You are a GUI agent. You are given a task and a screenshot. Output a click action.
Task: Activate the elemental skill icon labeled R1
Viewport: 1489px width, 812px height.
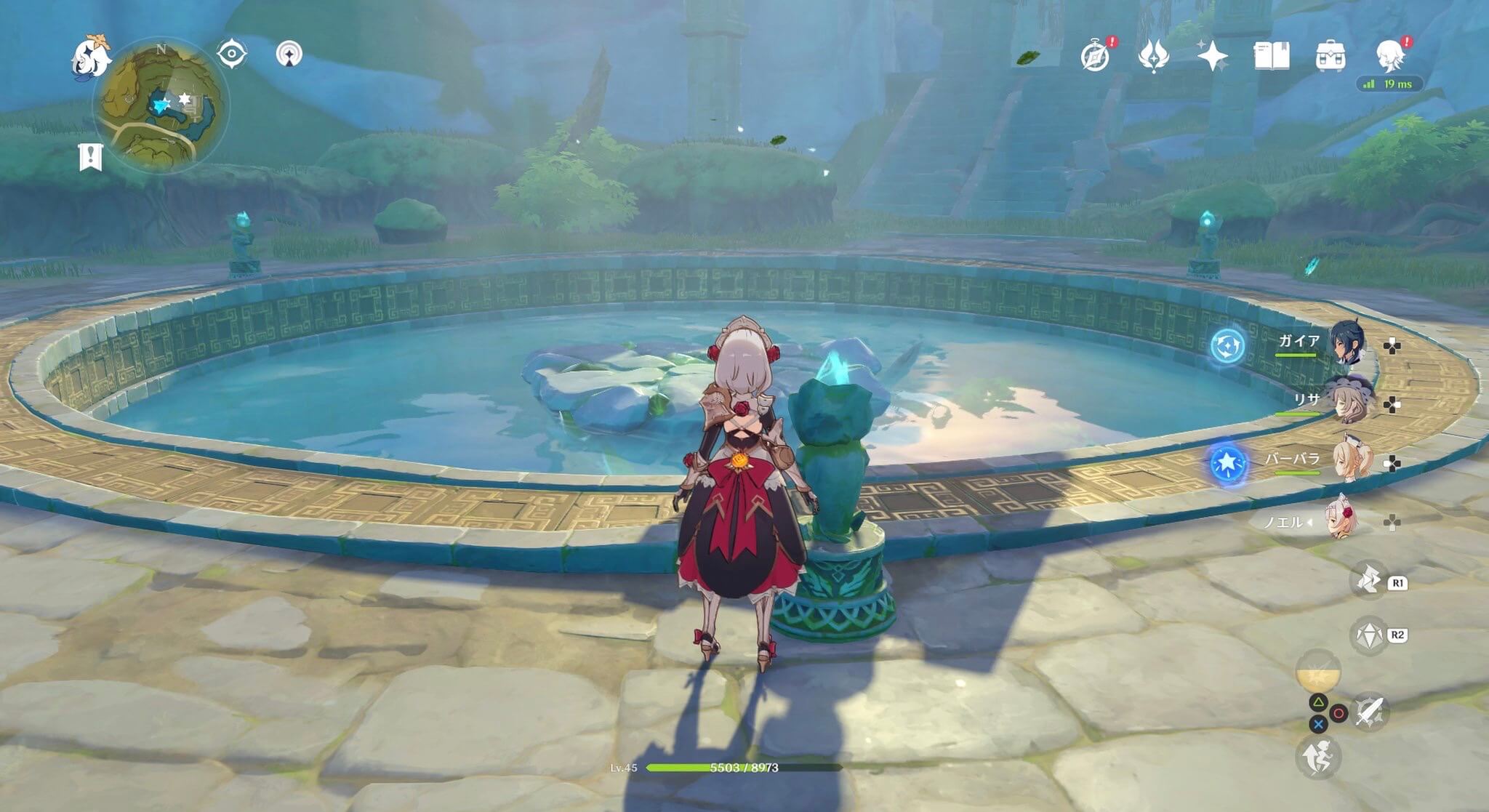(x=1368, y=582)
